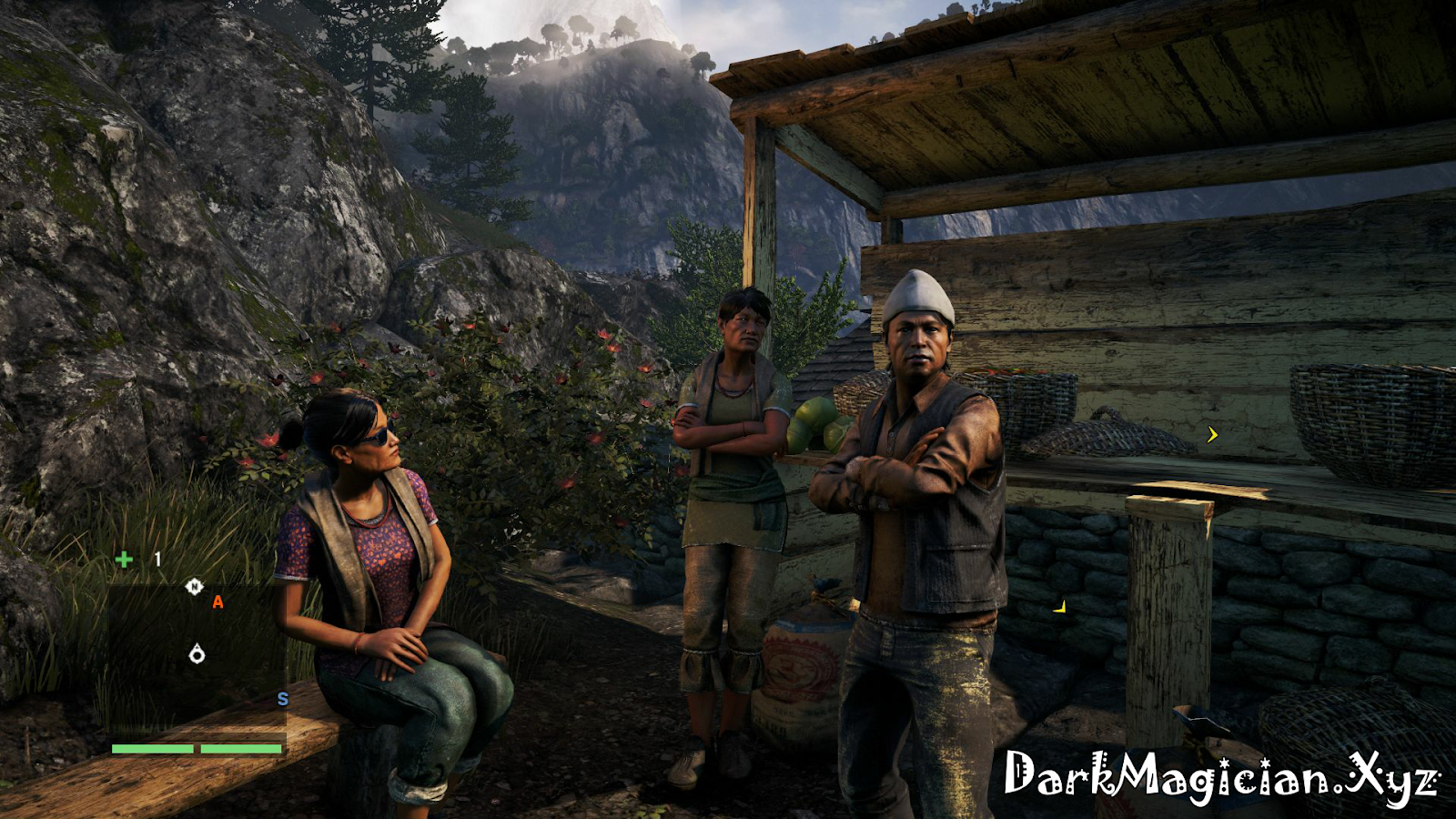Viewport: 1456px width, 819px height.
Task: Select the blue S marker on the minimap
Action: [x=282, y=699]
